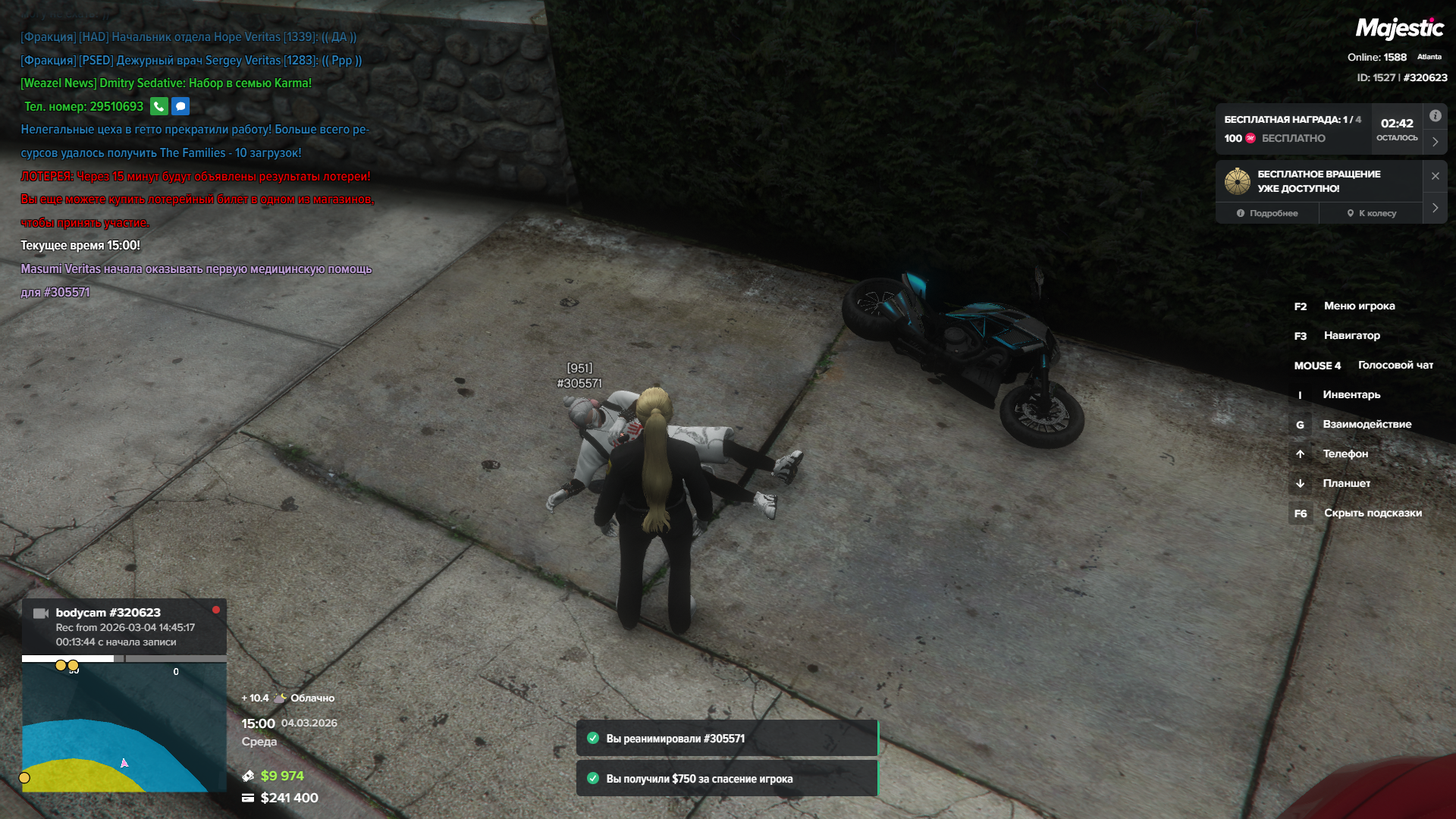This screenshot has width=1456, height=819.
Task: Show info on the free reward
Action: [x=1435, y=116]
